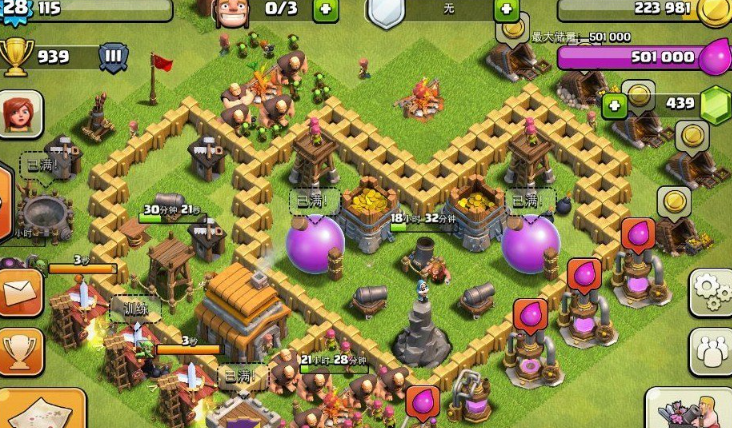Image resolution: width=732 pixels, height=428 pixels.
Task: Select the red-haired woman portrait
Action: pyautogui.click(x=20, y=114)
